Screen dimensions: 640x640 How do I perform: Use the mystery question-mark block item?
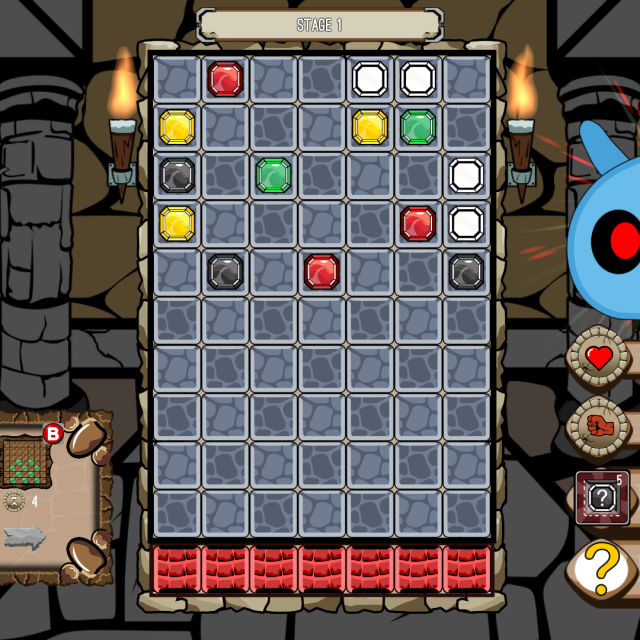pyautogui.click(x=602, y=497)
